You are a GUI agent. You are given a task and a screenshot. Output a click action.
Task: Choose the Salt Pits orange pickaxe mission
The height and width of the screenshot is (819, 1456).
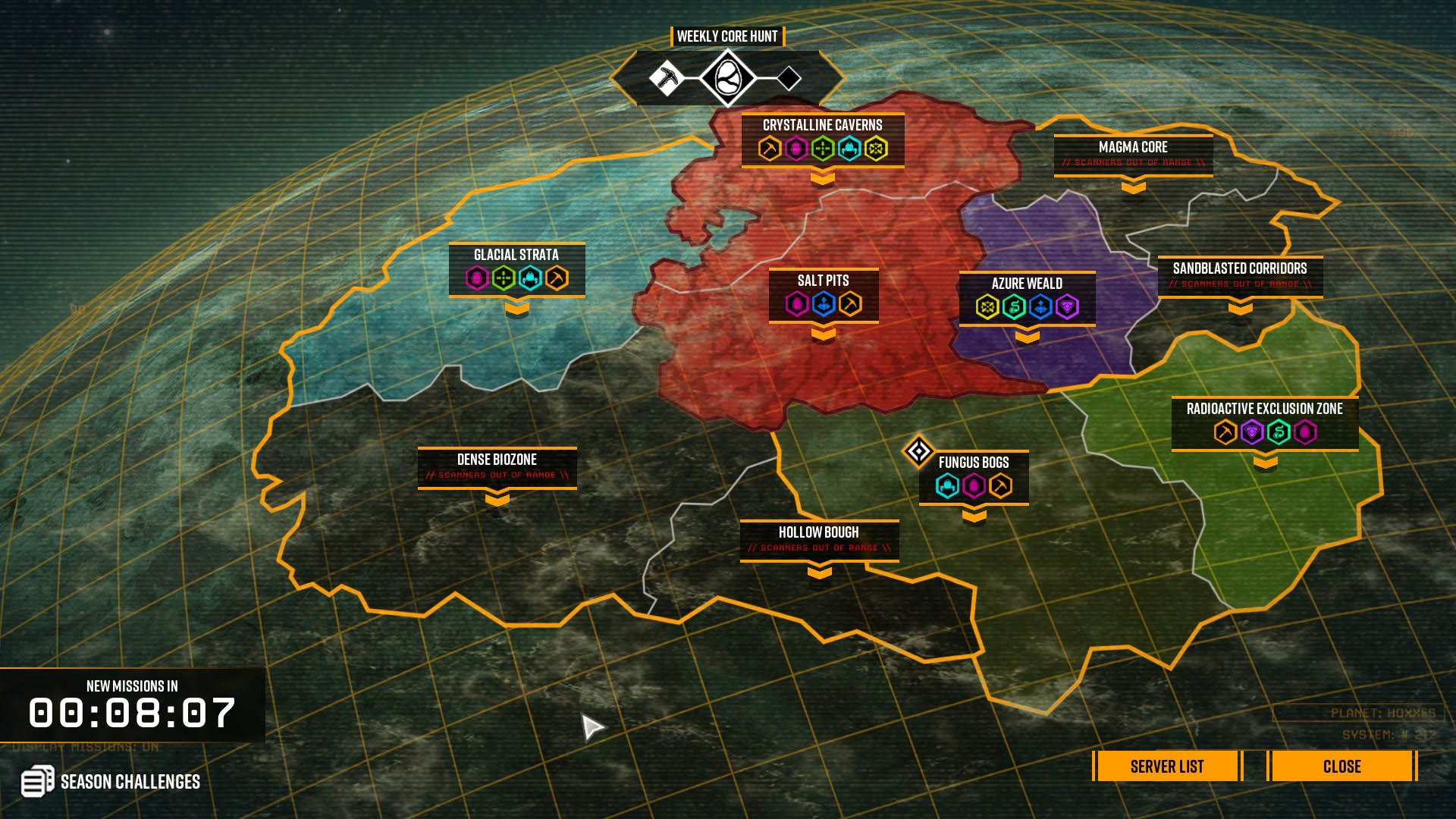pyautogui.click(x=850, y=304)
